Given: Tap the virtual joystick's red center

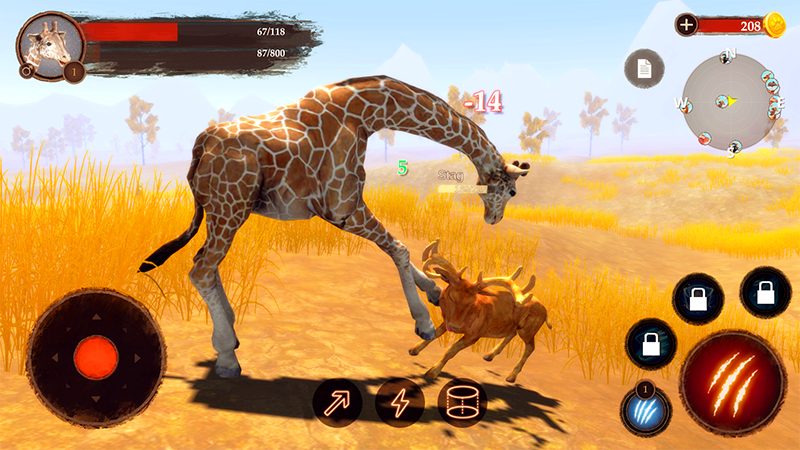Looking at the screenshot, I should pyautogui.click(x=96, y=356).
